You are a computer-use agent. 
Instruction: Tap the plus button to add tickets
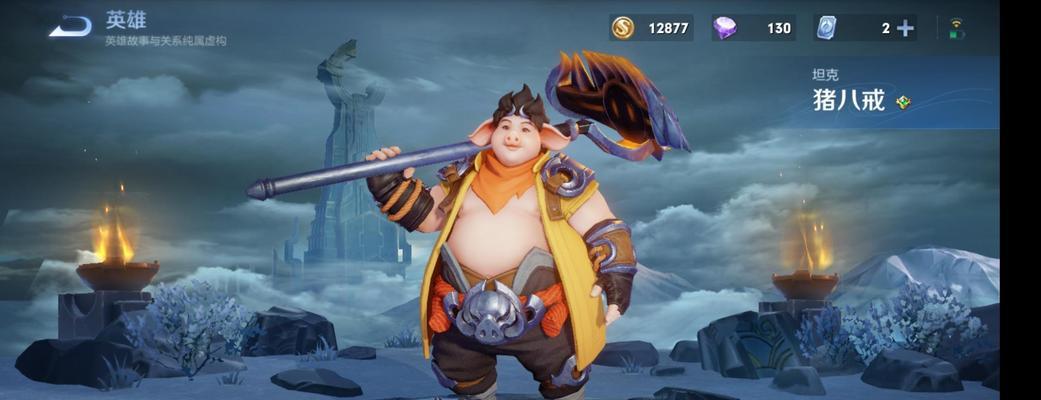click(905, 28)
